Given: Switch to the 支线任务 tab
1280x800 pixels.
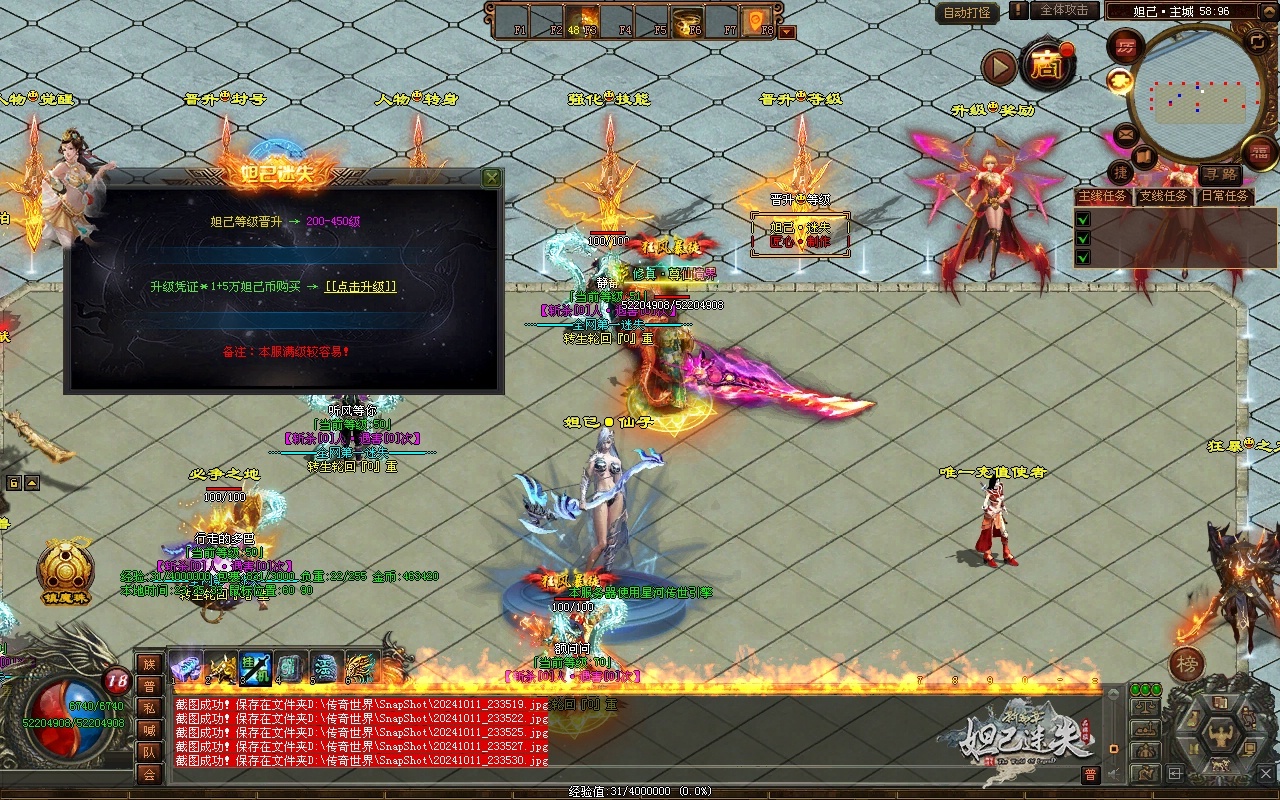Looking at the screenshot, I should [x=1163, y=196].
